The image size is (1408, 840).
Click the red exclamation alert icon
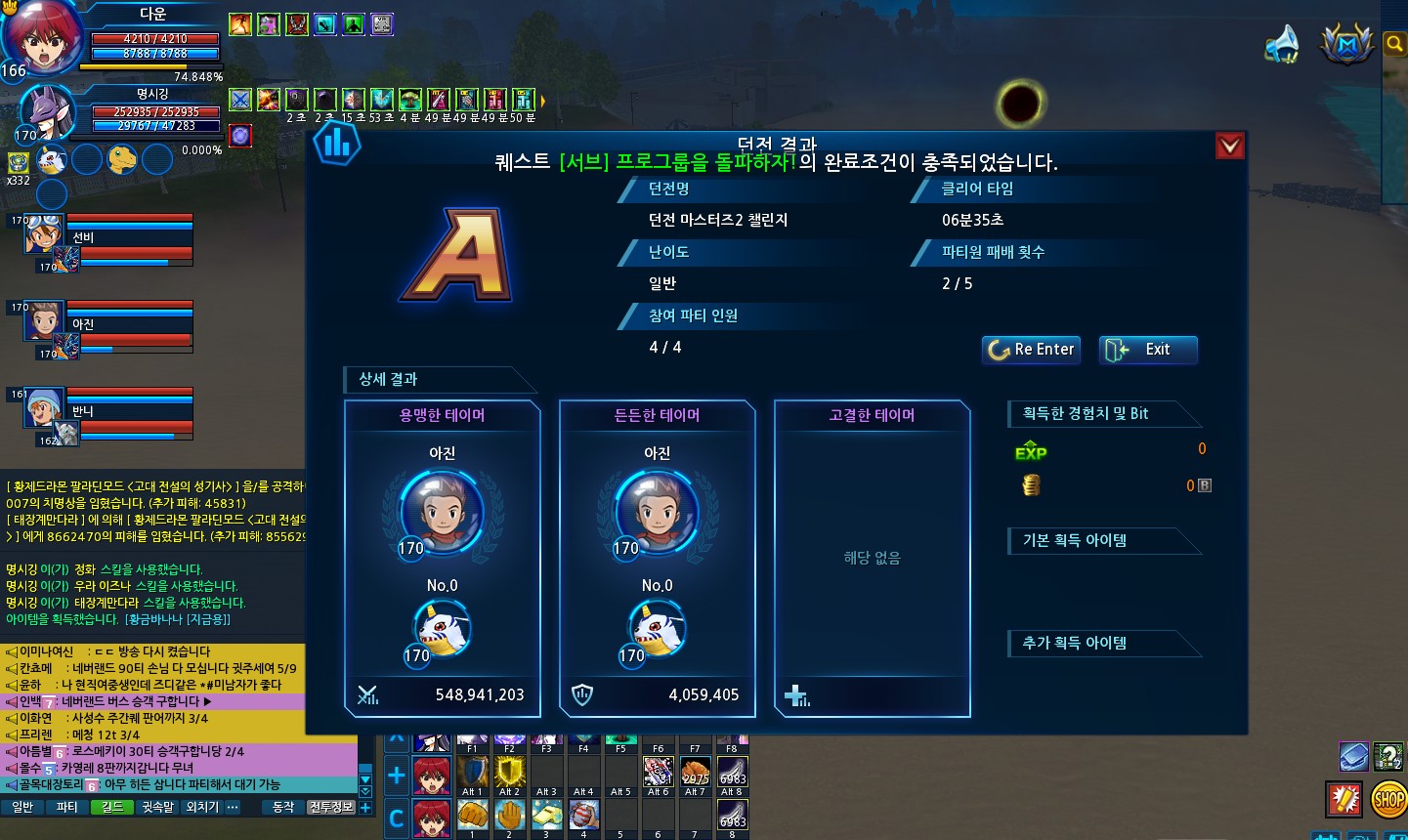pyautogui.click(x=1344, y=799)
